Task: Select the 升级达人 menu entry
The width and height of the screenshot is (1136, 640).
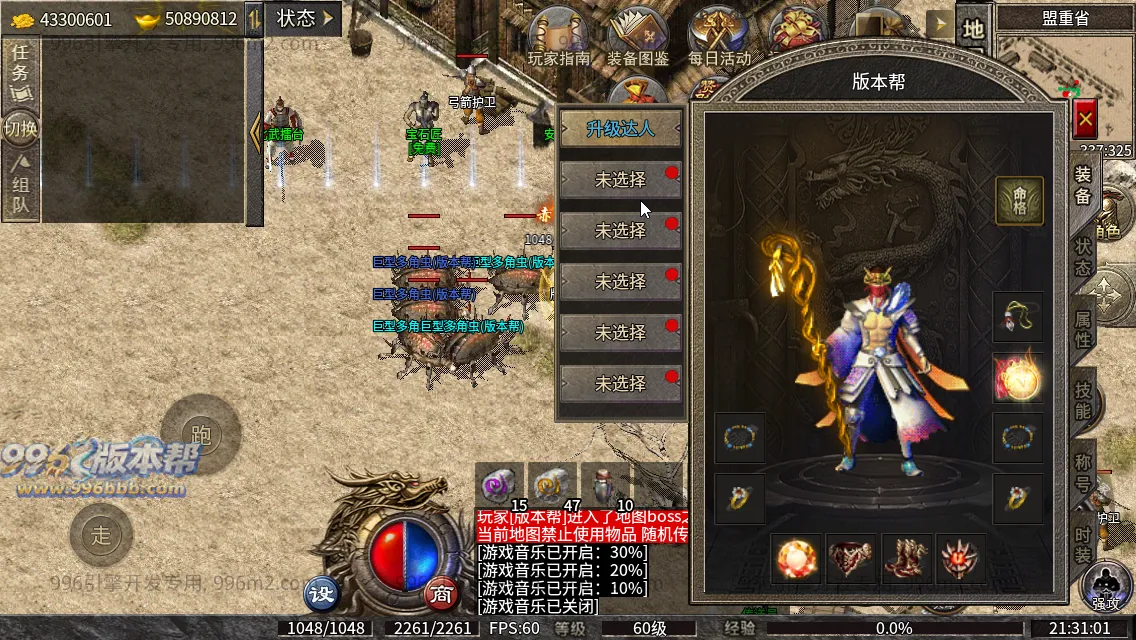Action: (x=620, y=129)
